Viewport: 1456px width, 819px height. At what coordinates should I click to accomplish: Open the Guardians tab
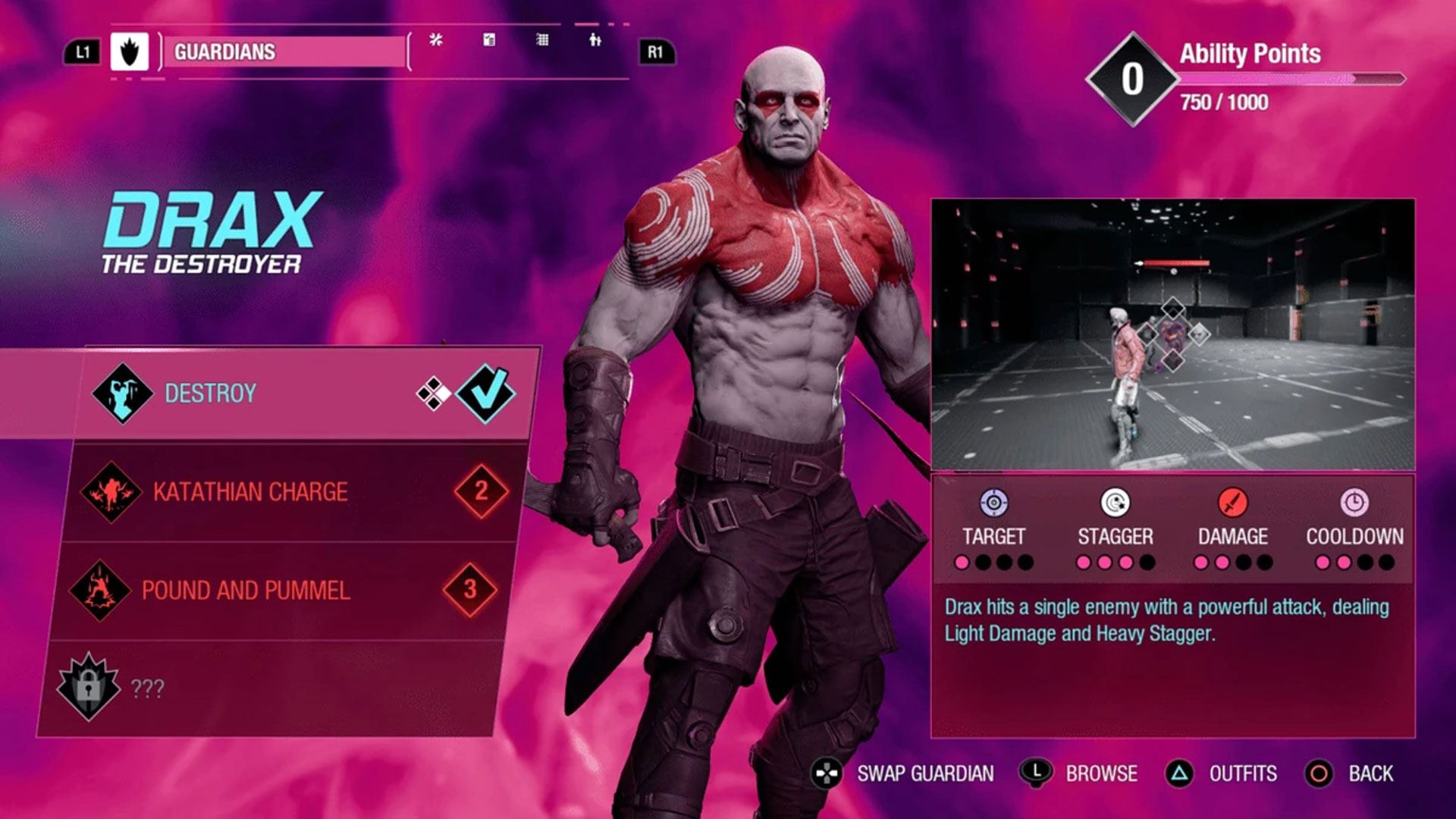(284, 52)
